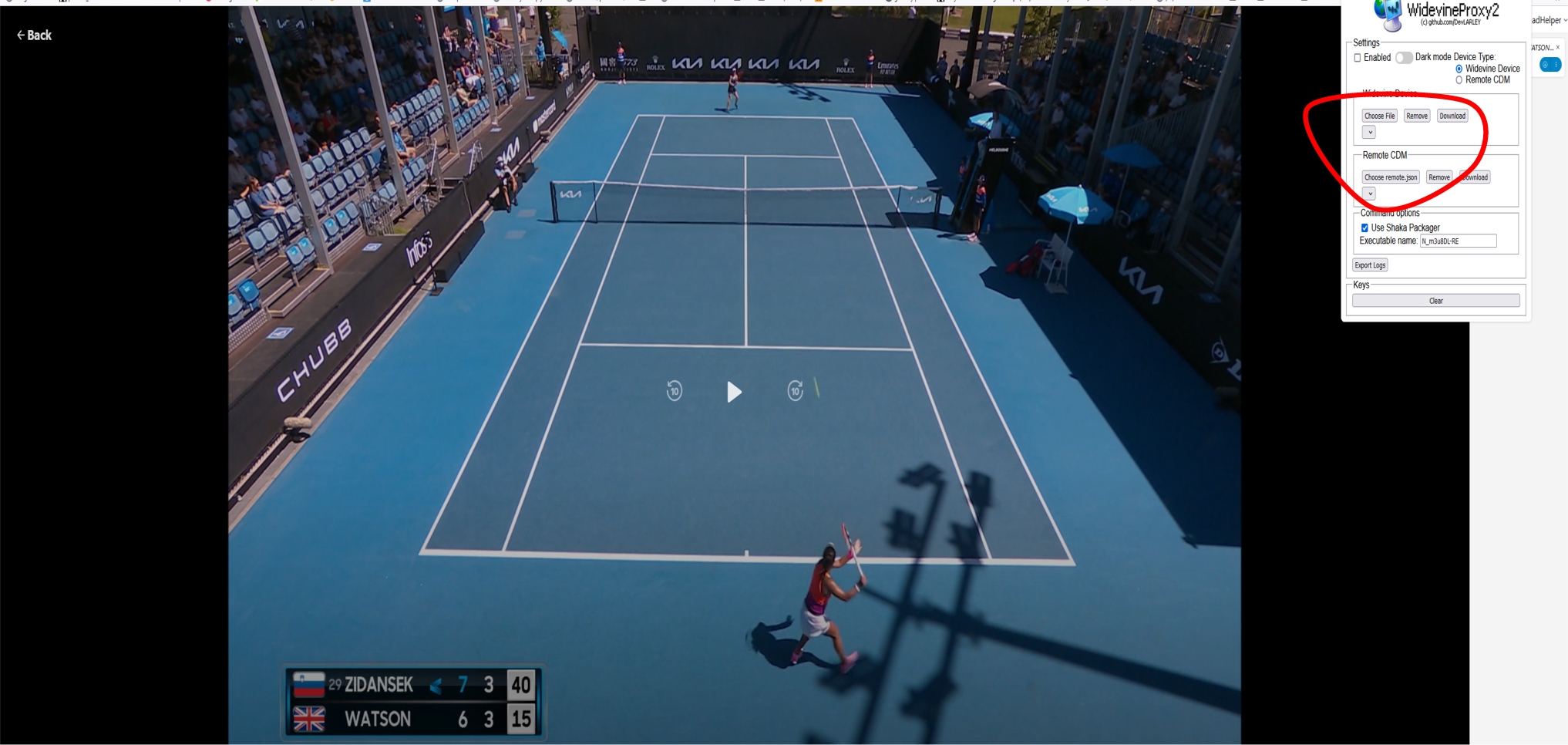Select the Widevine Device radio option
Viewport: 1568px width, 745px height.
point(1459,69)
